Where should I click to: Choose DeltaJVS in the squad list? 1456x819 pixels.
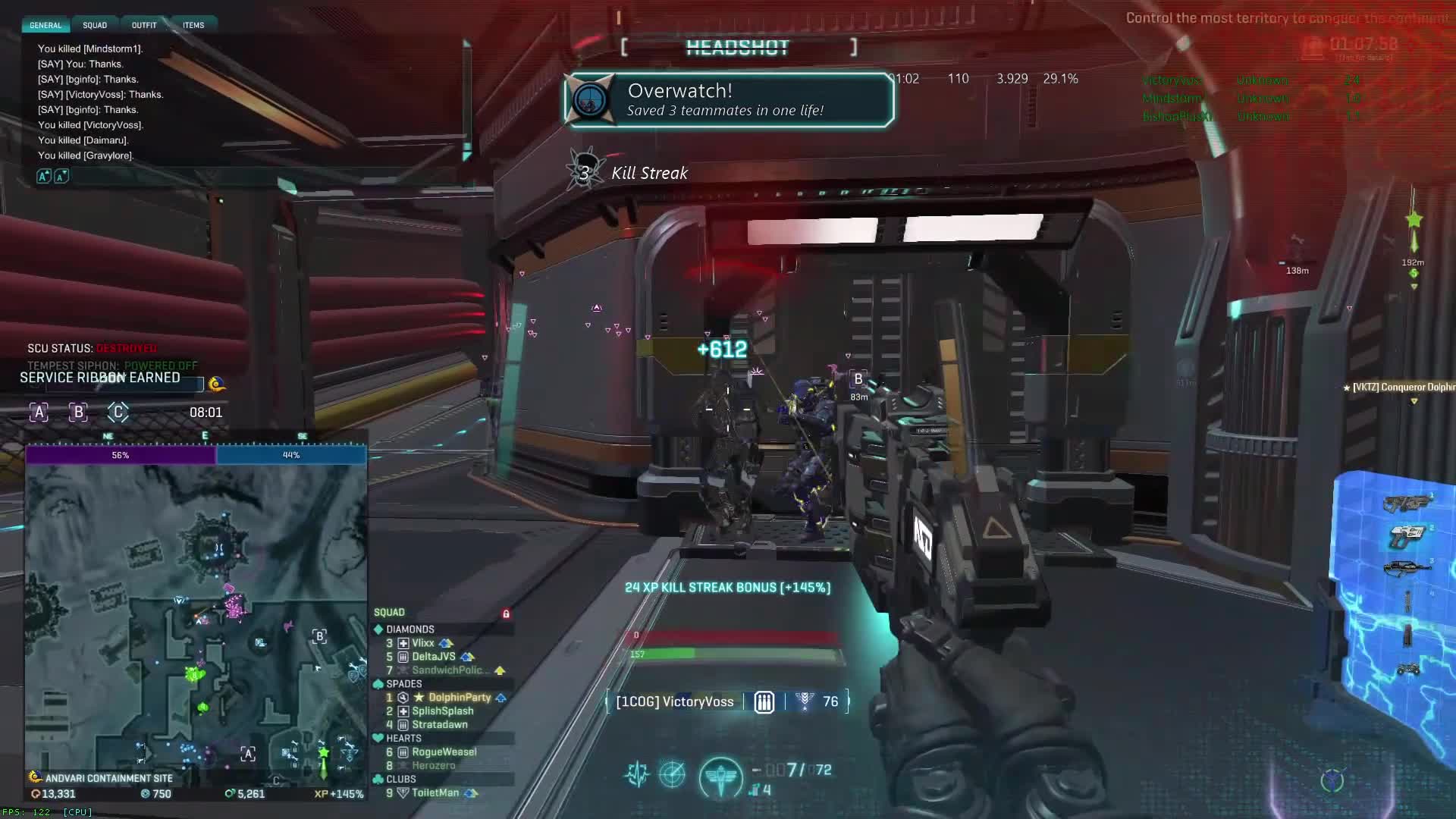point(433,657)
